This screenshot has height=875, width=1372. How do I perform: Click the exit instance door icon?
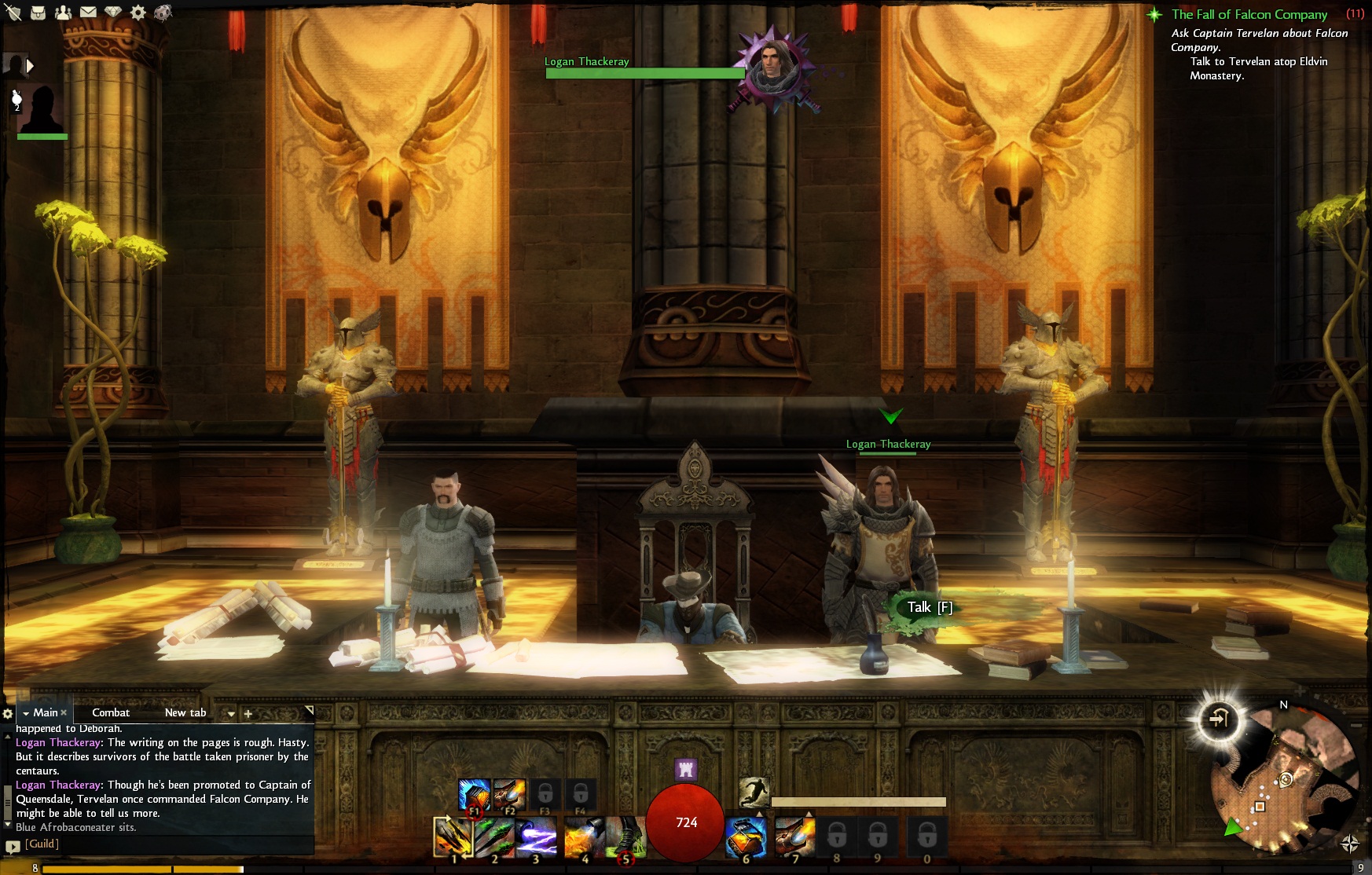(1218, 719)
